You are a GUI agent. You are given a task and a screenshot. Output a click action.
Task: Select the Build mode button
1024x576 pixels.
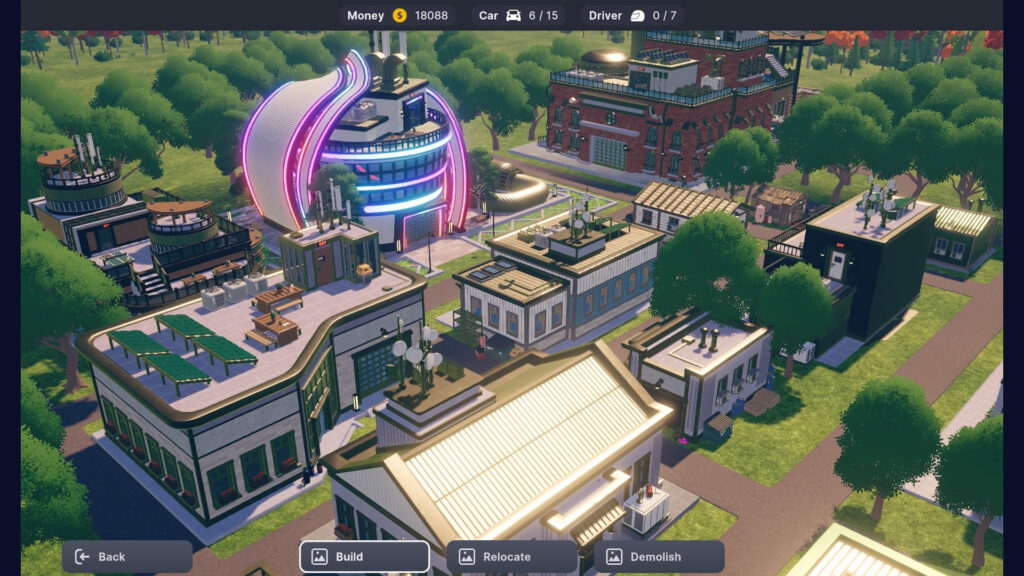coord(364,557)
